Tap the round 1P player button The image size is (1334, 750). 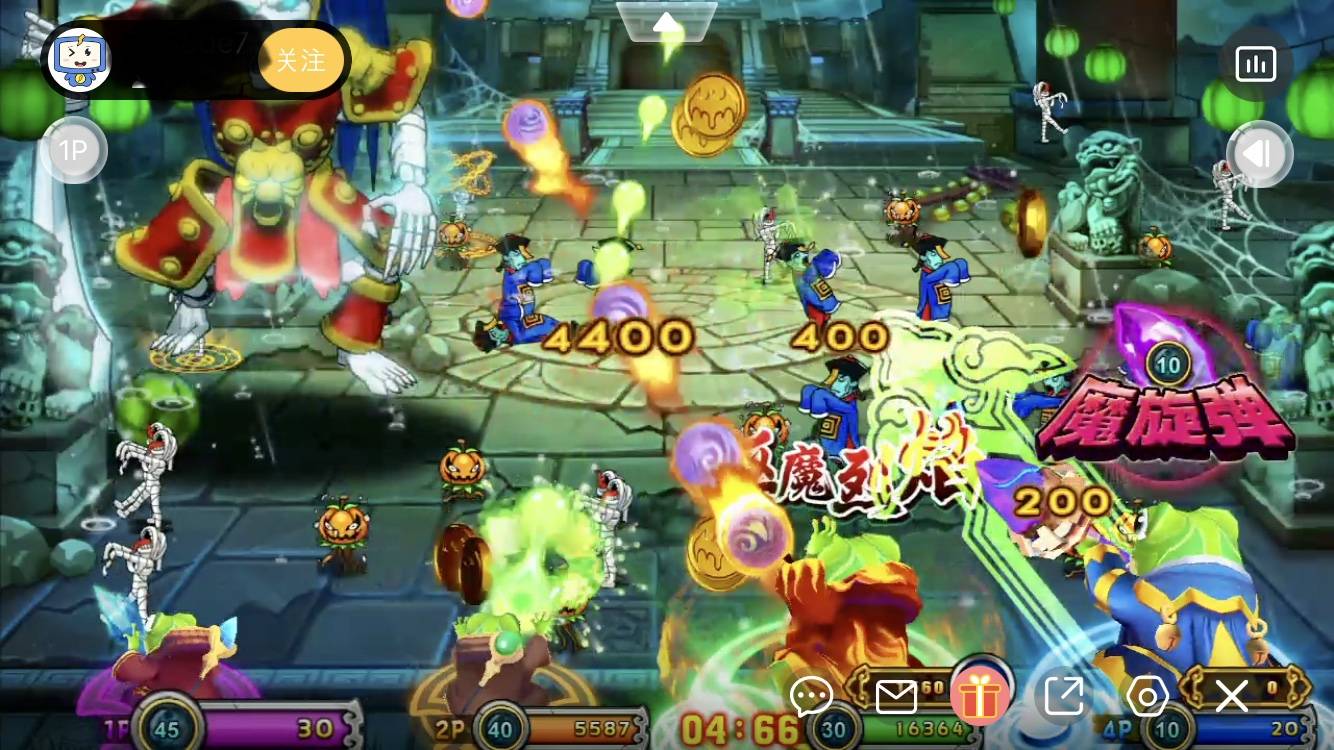73,151
